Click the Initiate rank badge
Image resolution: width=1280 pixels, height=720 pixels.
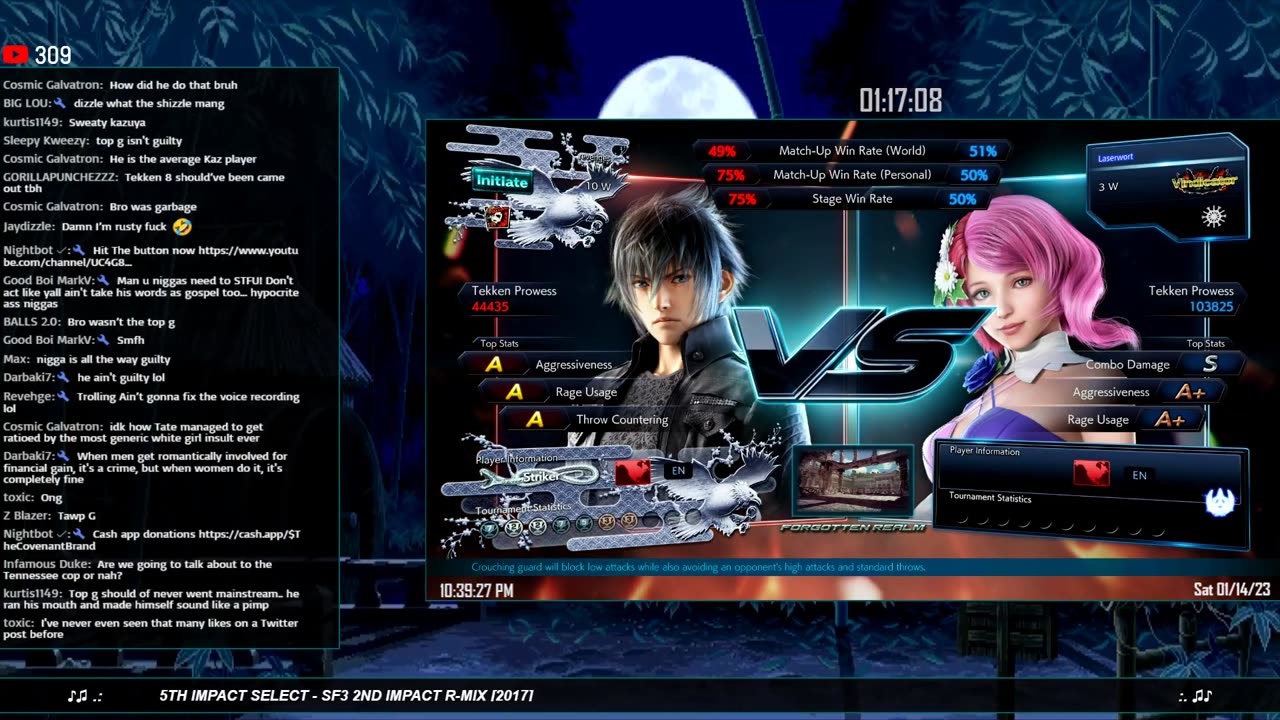click(501, 181)
